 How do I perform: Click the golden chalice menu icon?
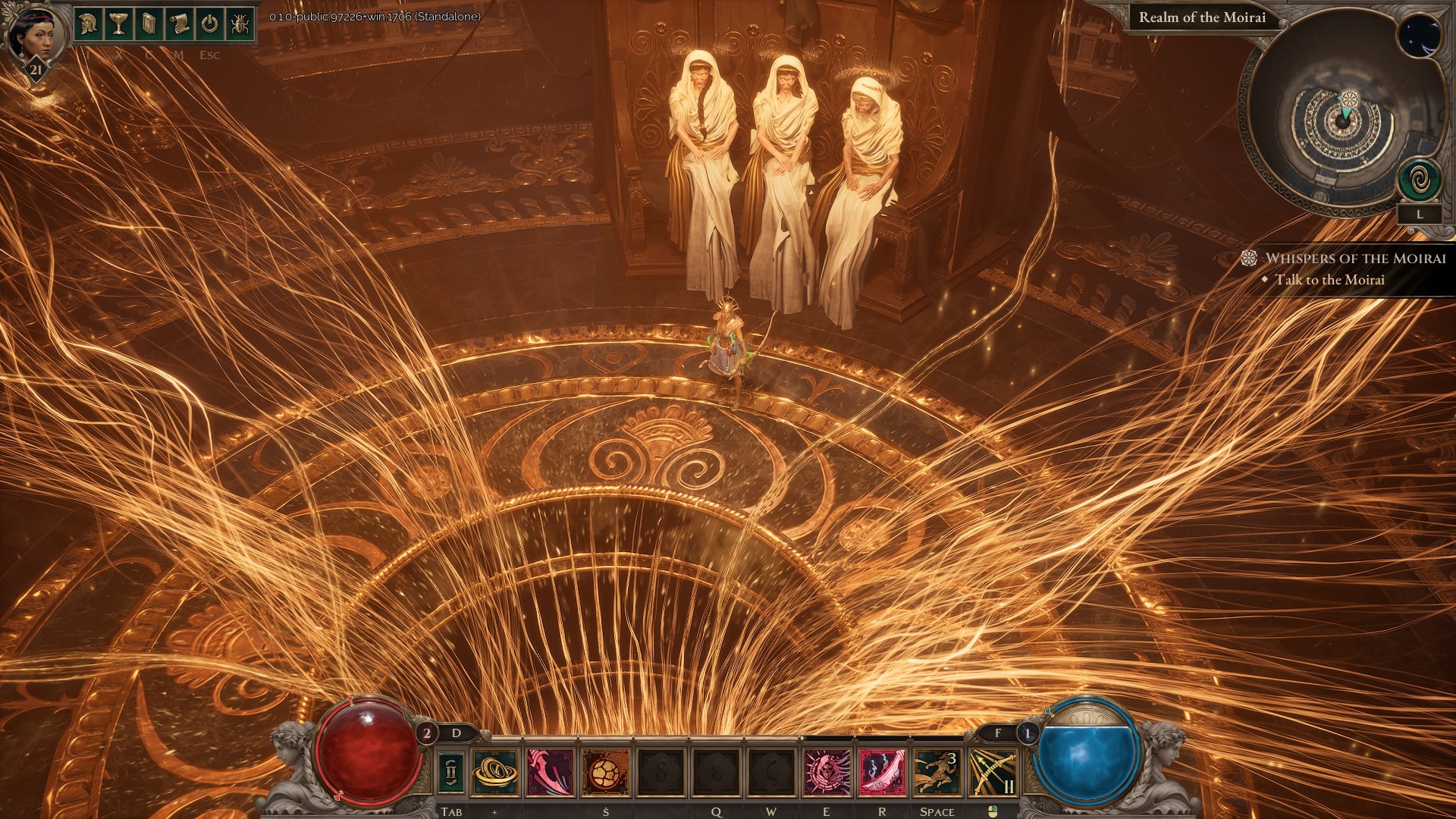click(x=118, y=24)
